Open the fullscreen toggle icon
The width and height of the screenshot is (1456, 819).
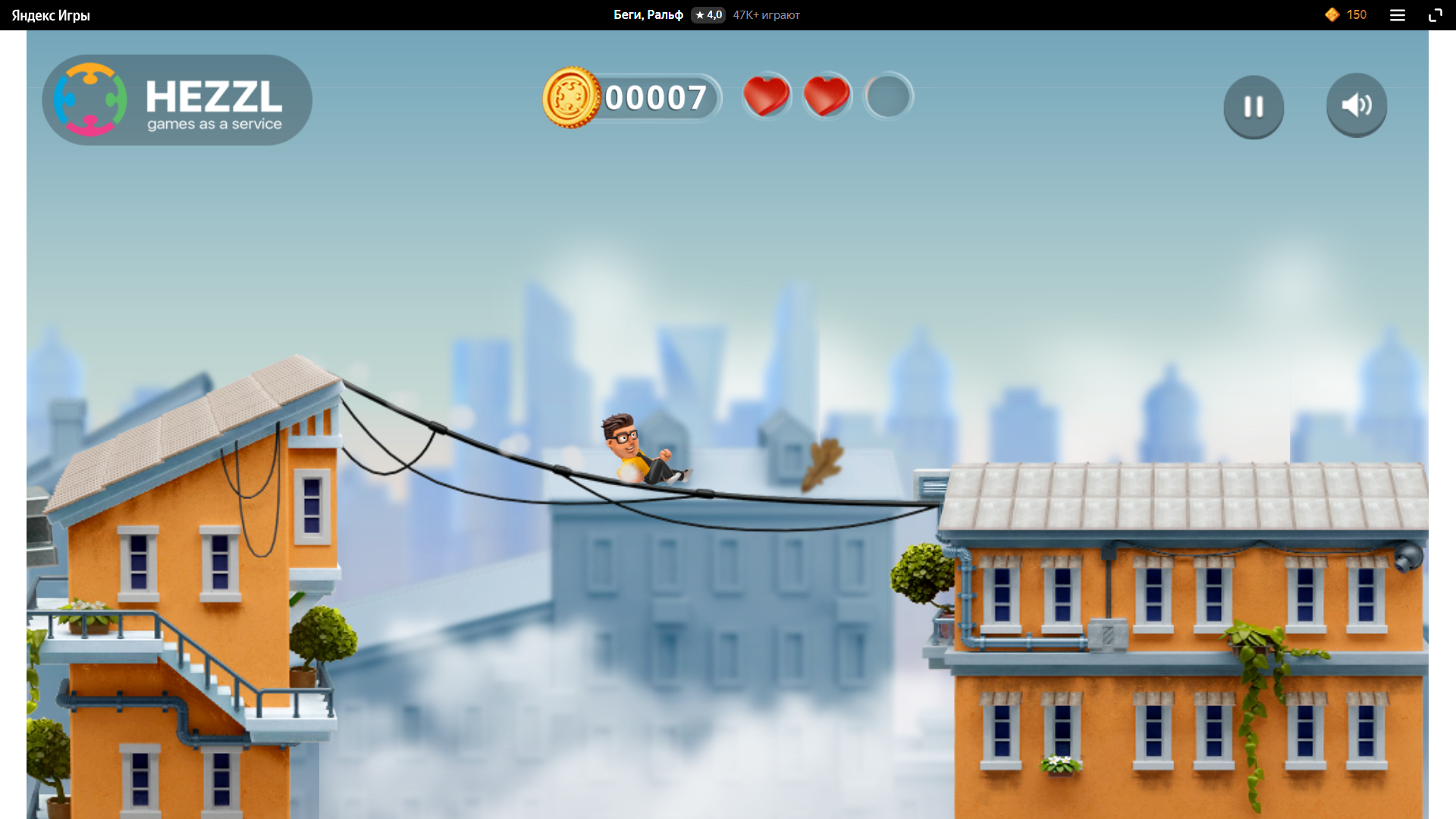[1436, 14]
